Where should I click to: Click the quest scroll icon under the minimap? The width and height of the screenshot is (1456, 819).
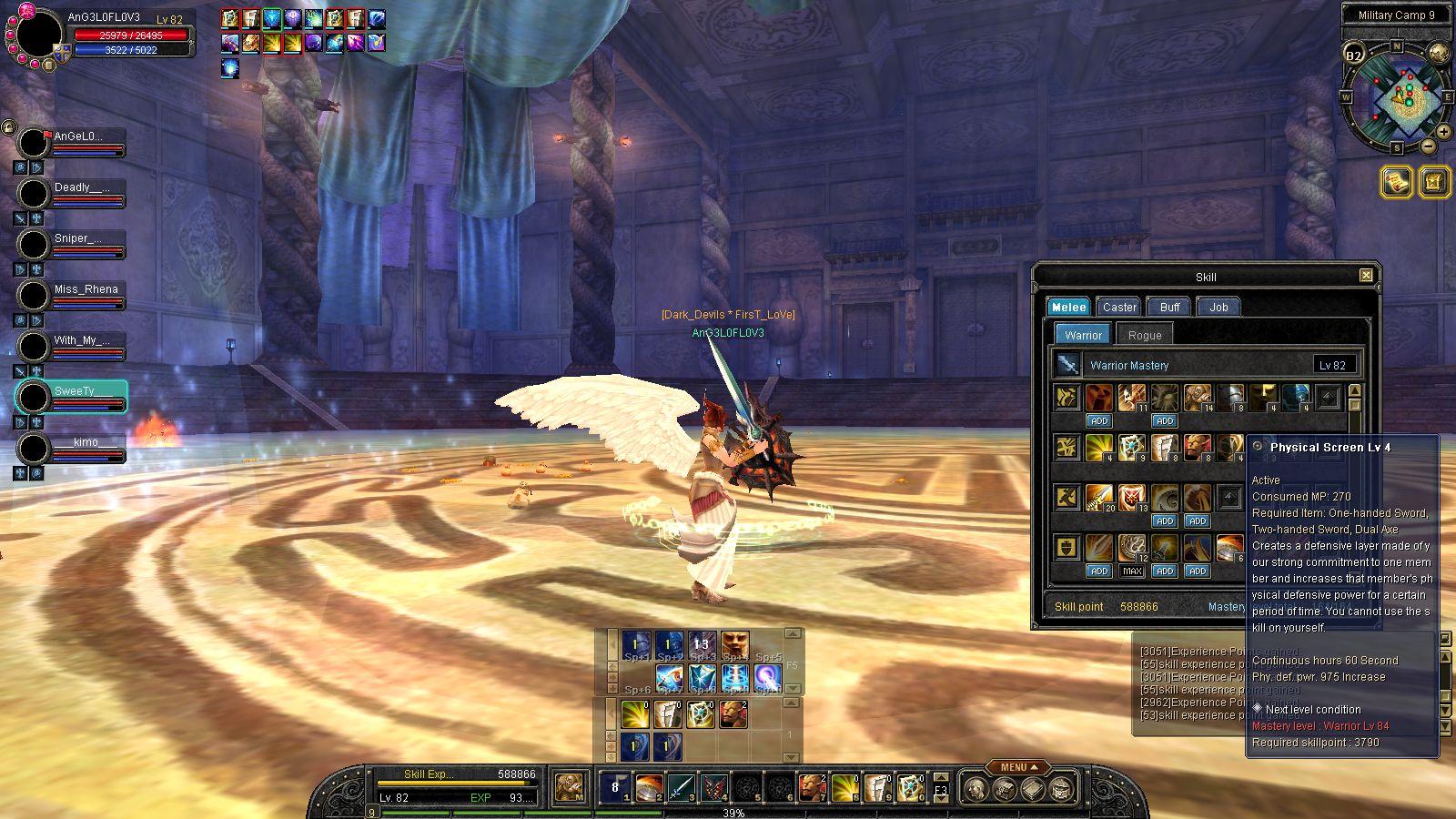point(1395,182)
